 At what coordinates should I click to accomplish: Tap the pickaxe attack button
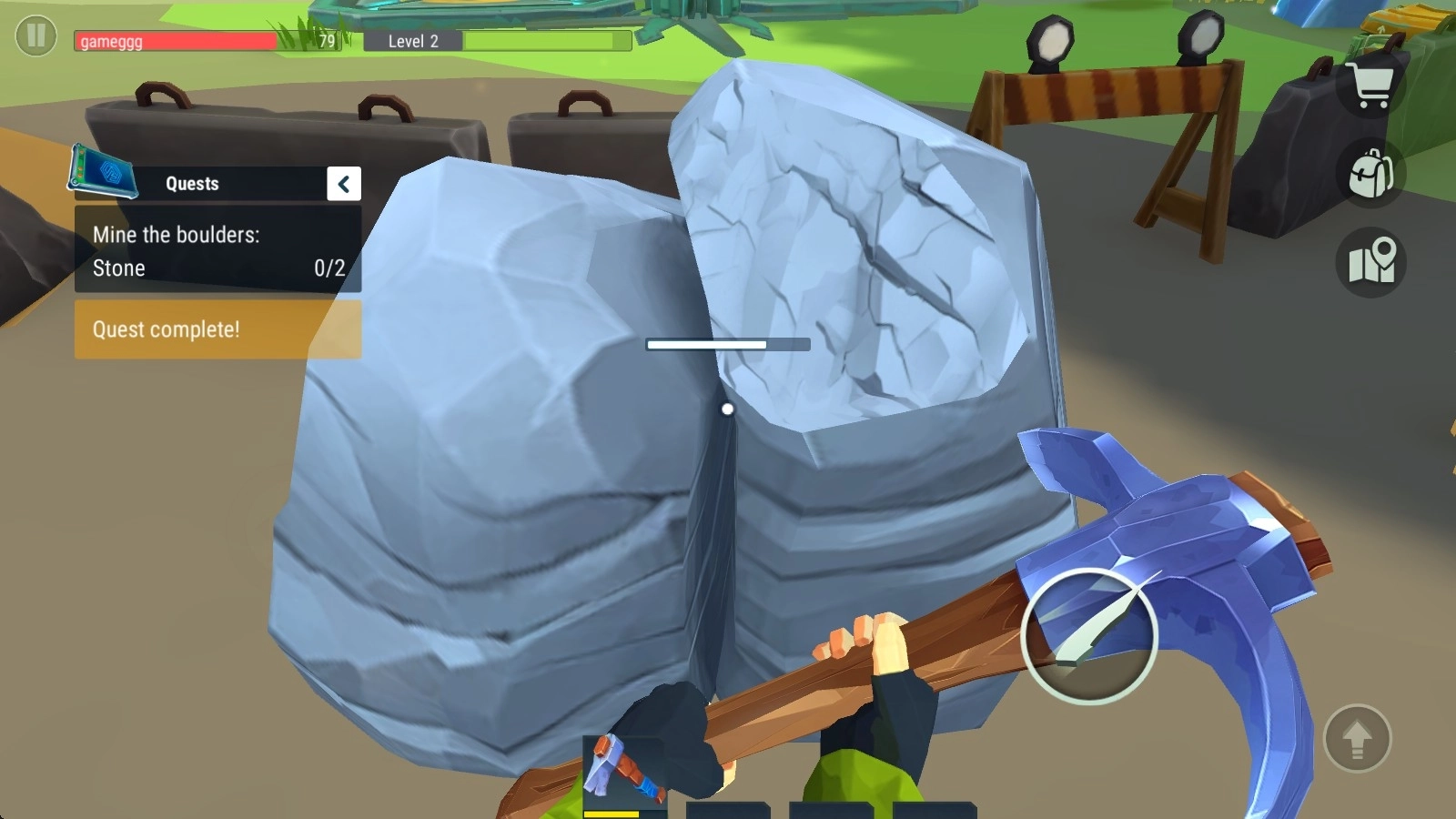click(x=1088, y=636)
